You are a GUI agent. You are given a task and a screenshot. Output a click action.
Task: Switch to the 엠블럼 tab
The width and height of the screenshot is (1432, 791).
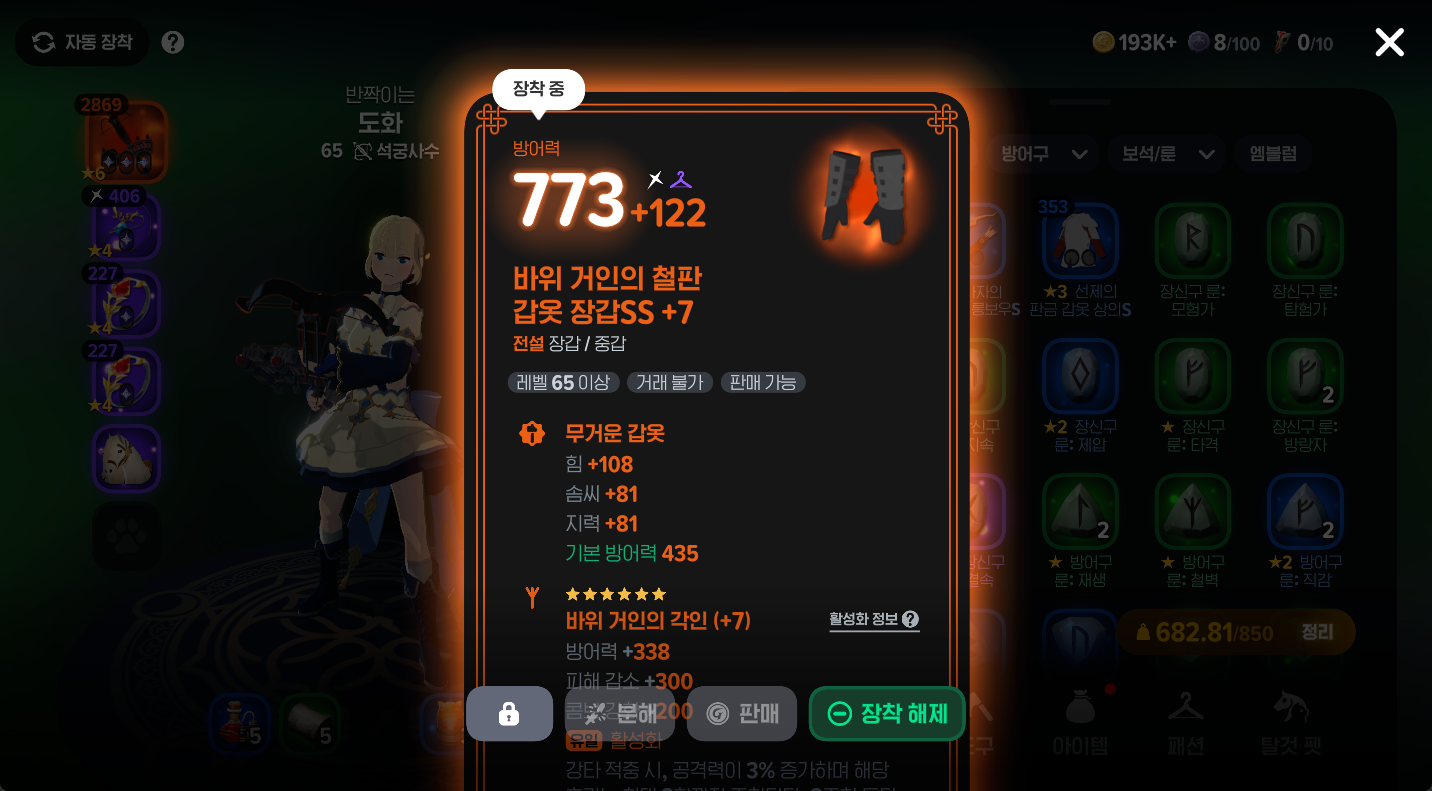[x=1273, y=154]
